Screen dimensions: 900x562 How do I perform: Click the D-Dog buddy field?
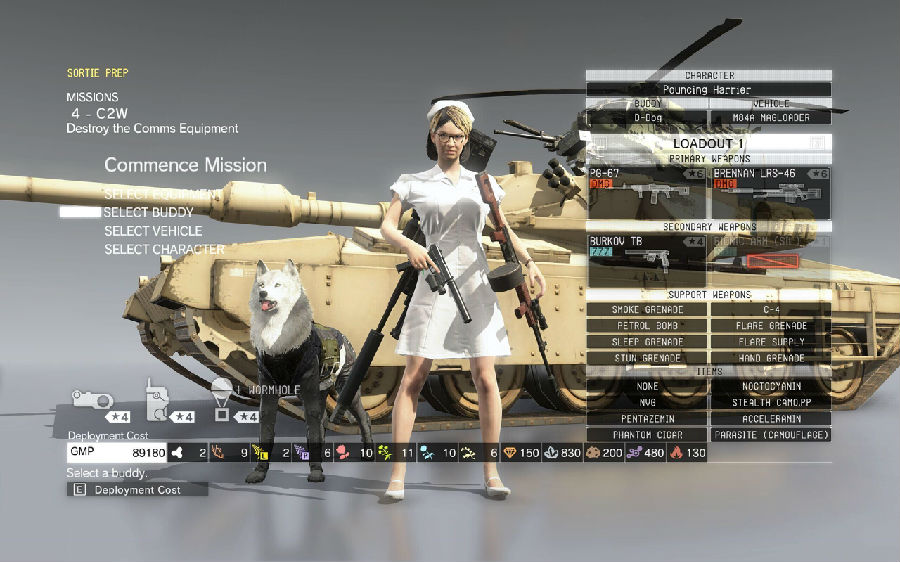647,117
